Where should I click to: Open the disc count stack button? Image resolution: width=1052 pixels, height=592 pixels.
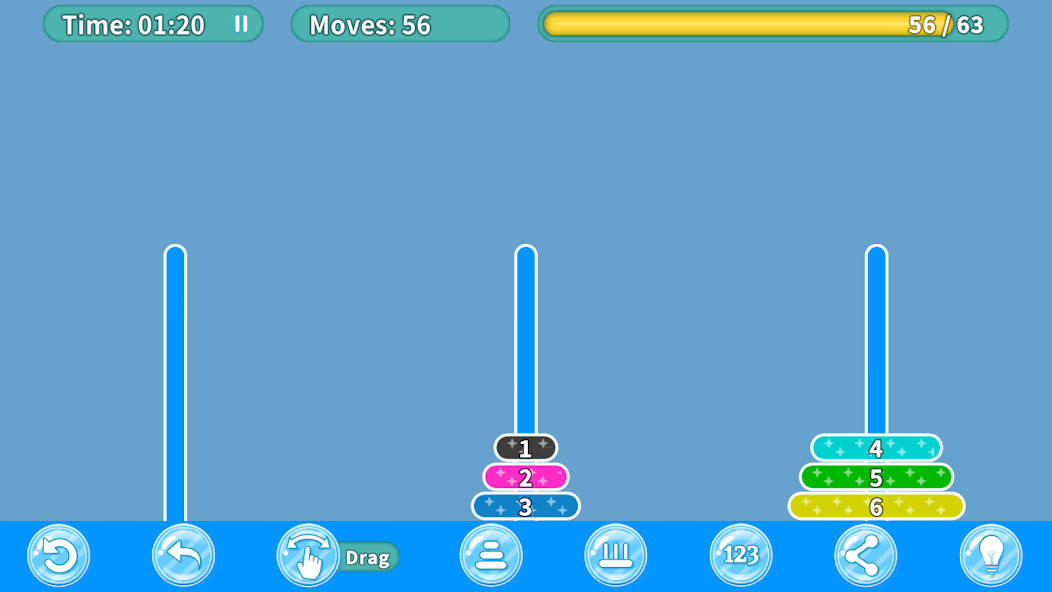(491, 555)
